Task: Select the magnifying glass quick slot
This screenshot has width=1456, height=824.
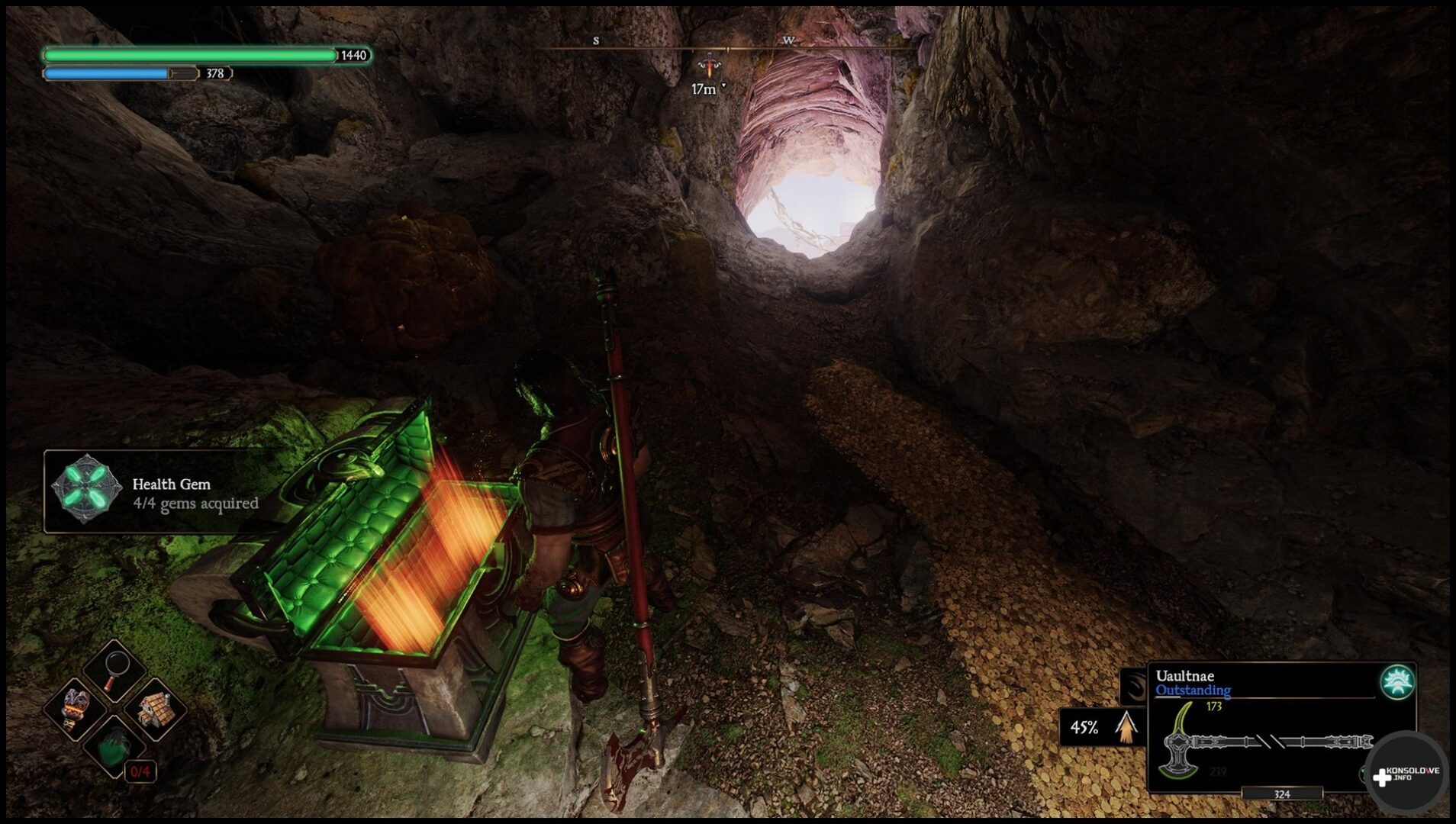Action: (x=114, y=670)
